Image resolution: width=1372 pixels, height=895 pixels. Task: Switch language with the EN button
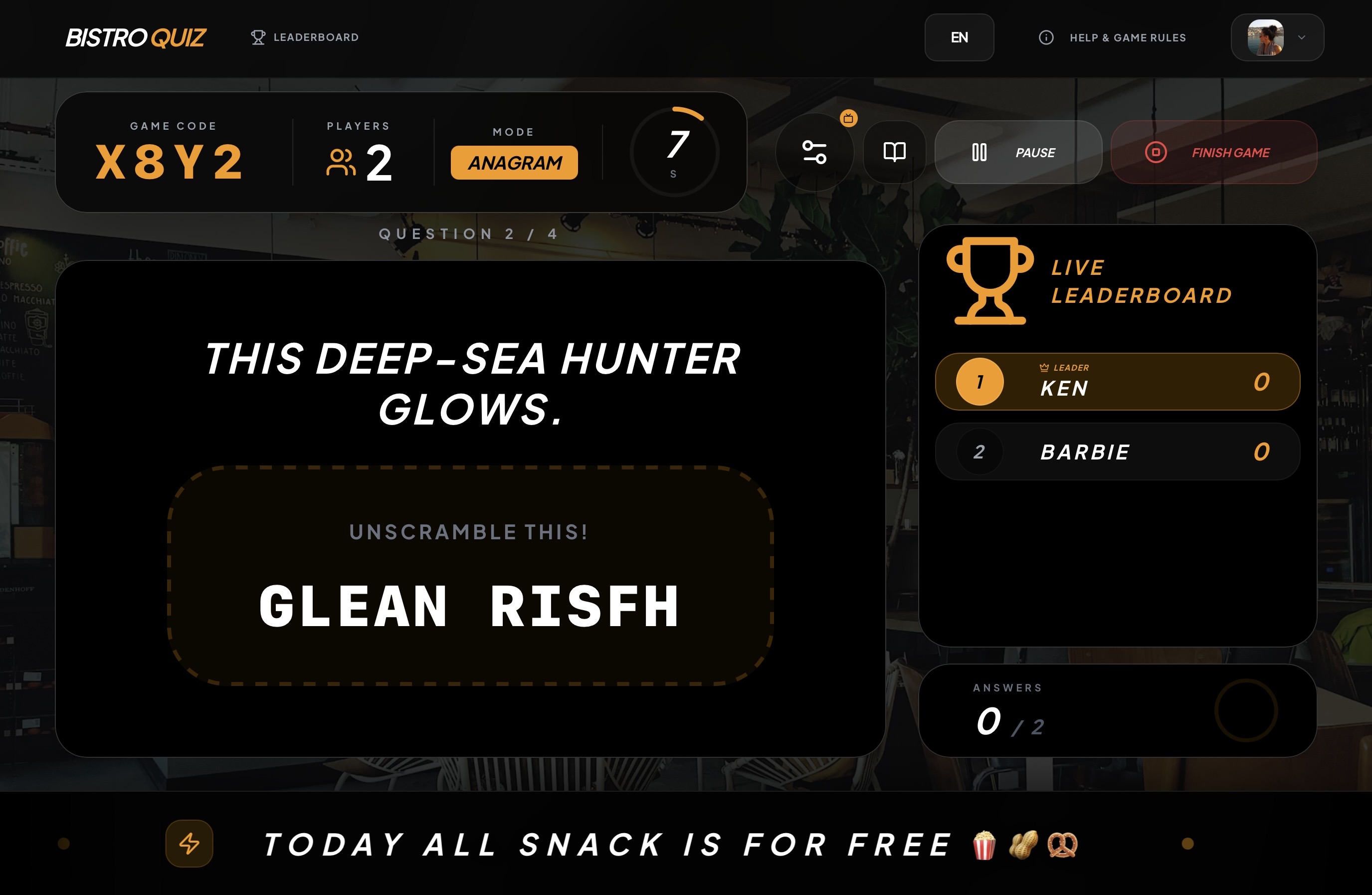pos(959,37)
